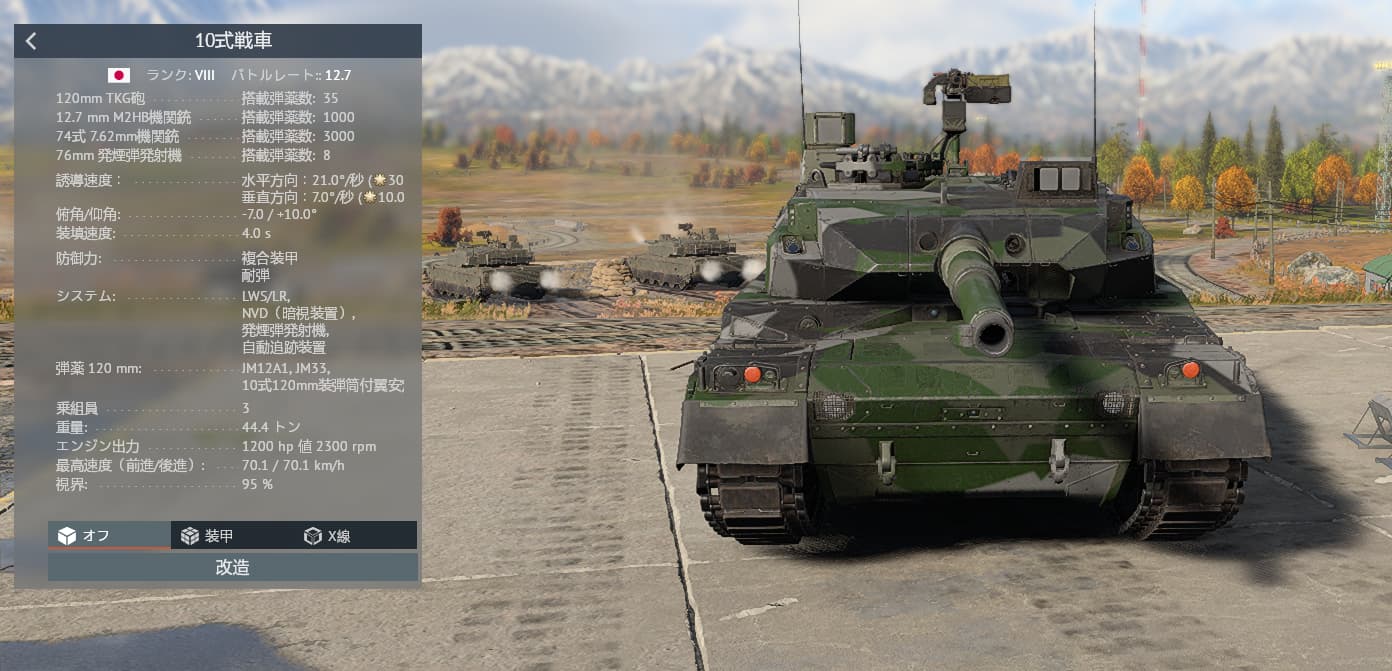Select the オフ view mode tab
The width and height of the screenshot is (1392, 671).
click(108, 536)
